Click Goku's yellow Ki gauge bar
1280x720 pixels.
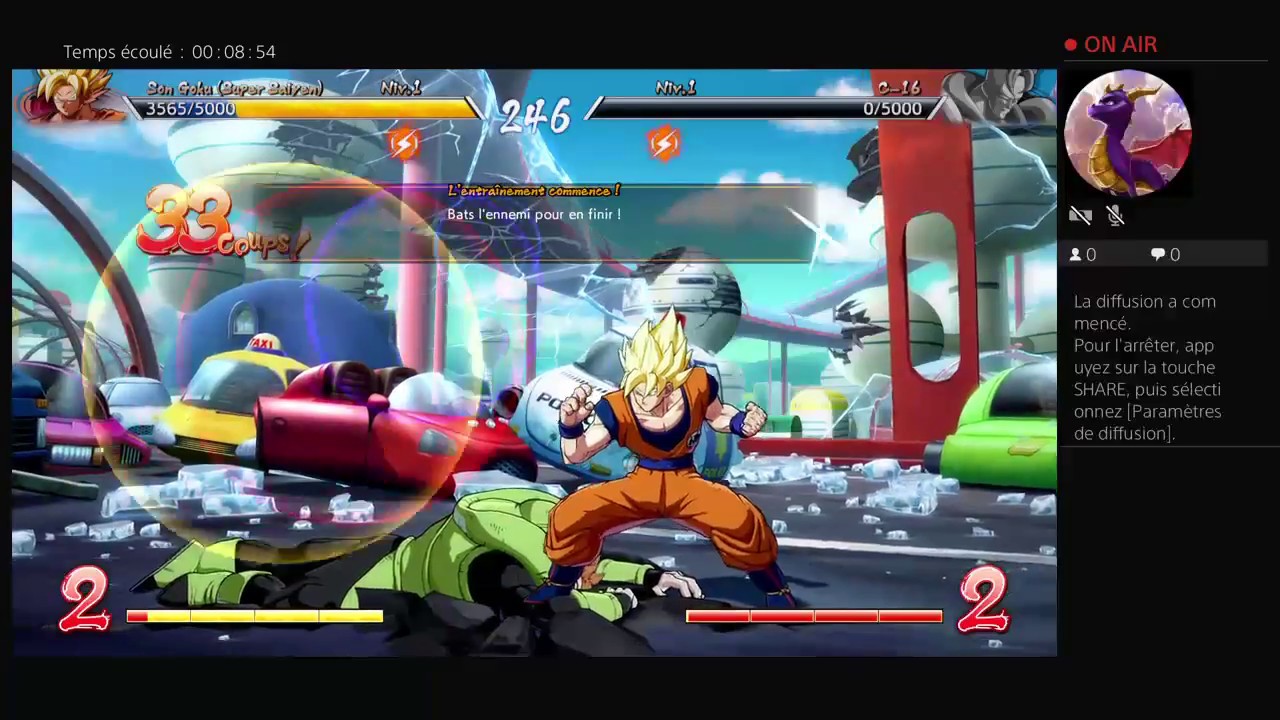[x=255, y=617]
